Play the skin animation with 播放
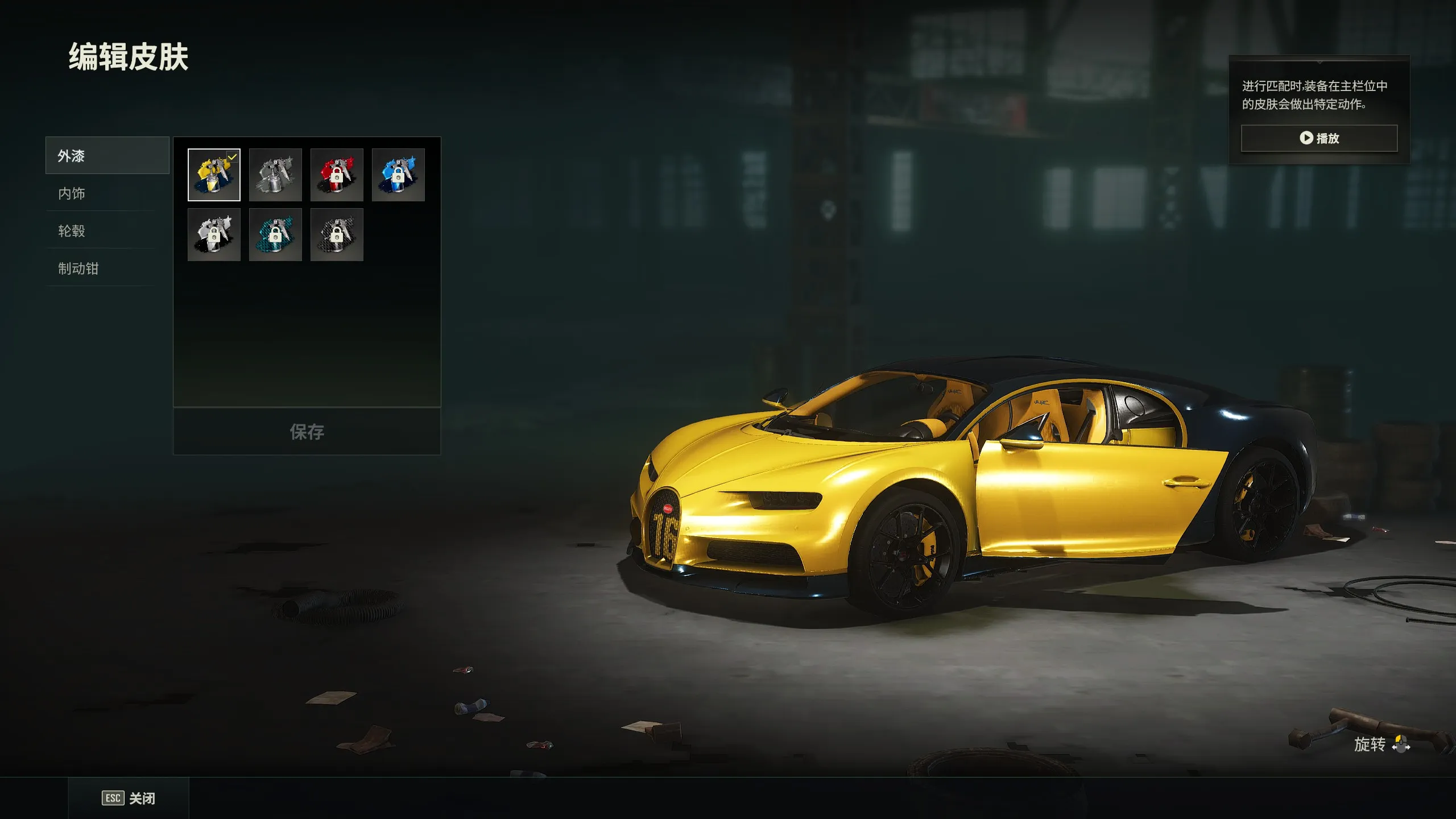The image size is (1456, 819). point(1319,138)
